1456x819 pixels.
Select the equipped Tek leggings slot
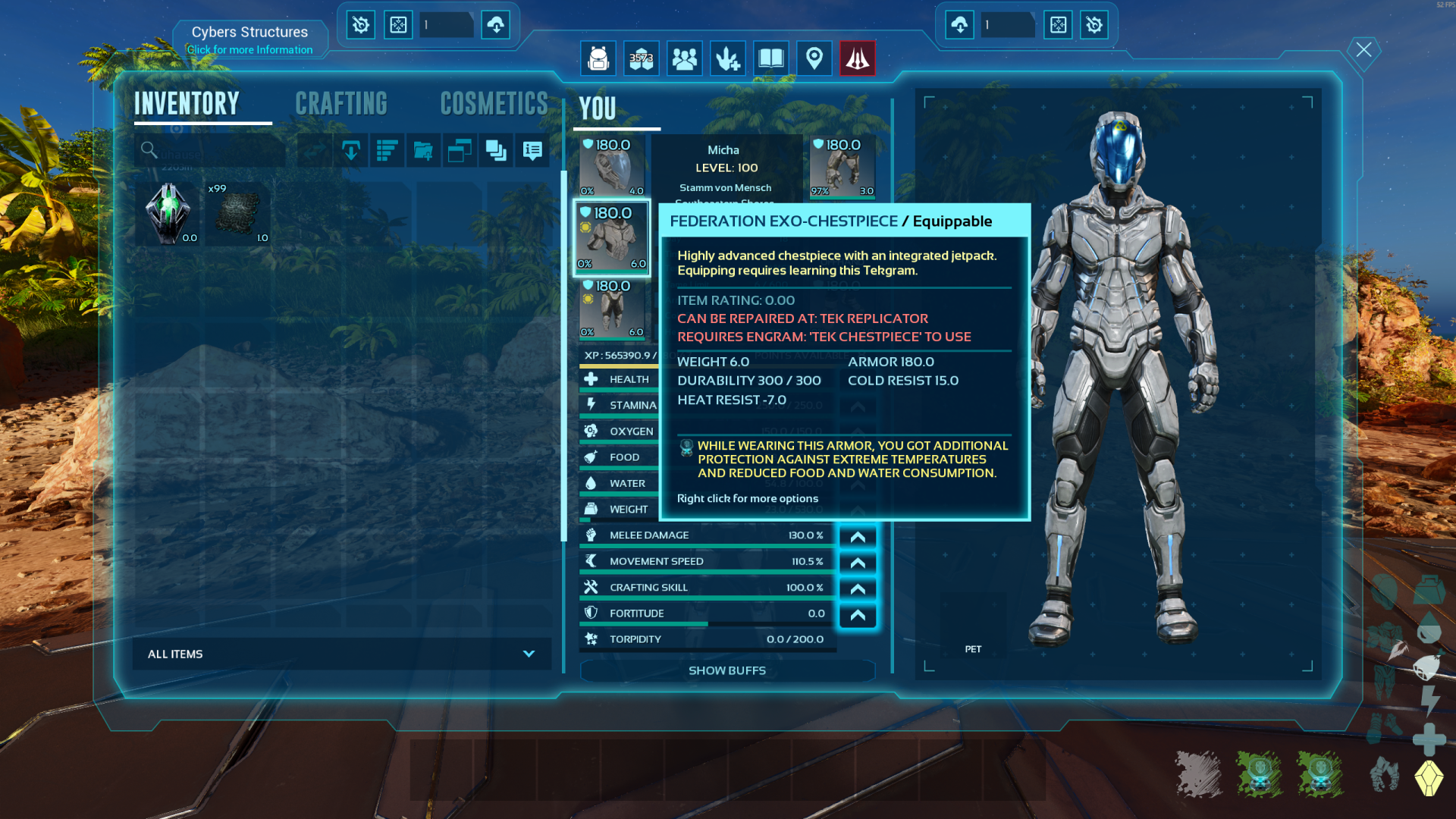[x=612, y=309]
